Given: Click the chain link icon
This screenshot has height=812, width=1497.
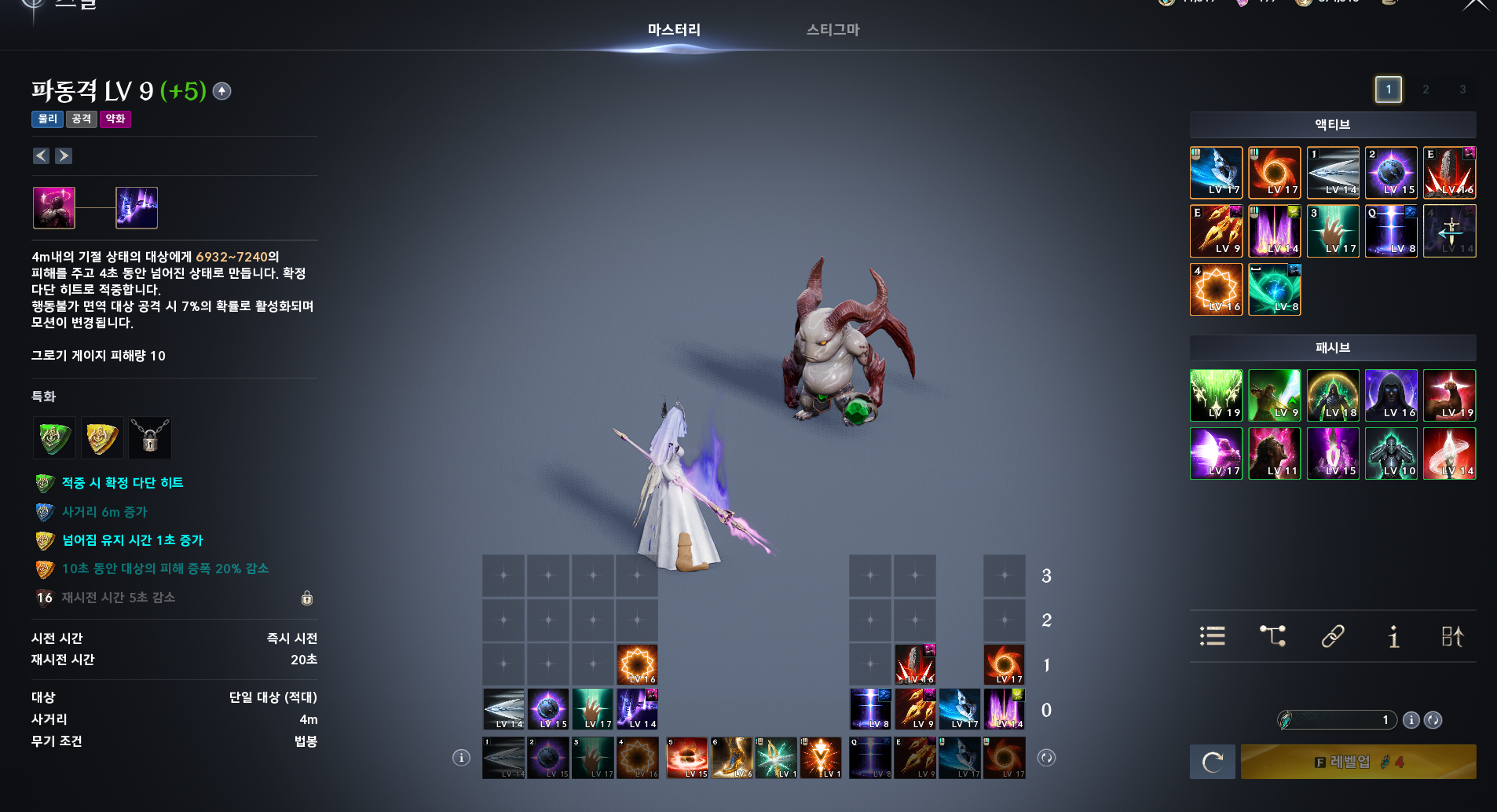Looking at the screenshot, I should click(x=1333, y=636).
